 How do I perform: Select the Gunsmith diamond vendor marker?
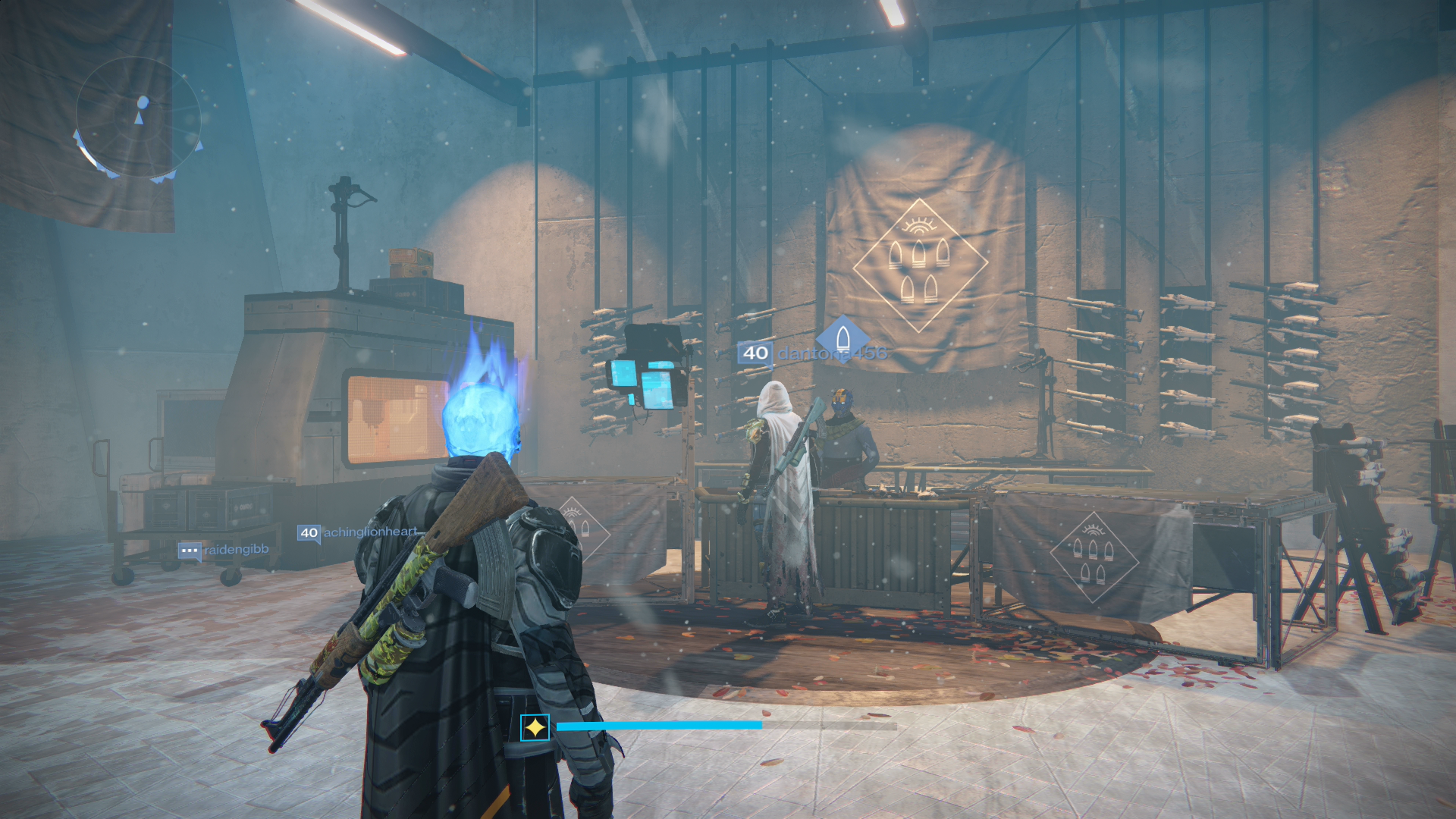click(843, 338)
